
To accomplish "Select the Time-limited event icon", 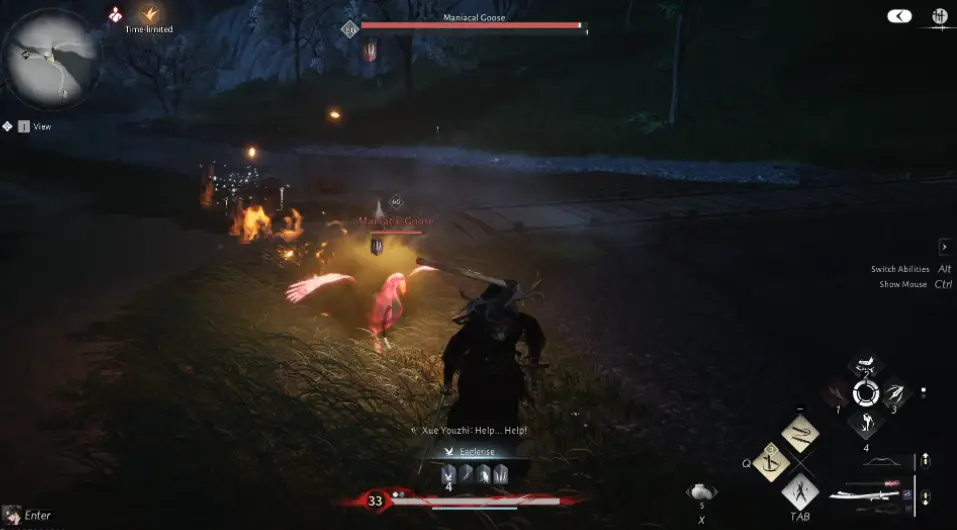I will pos(150,14).
